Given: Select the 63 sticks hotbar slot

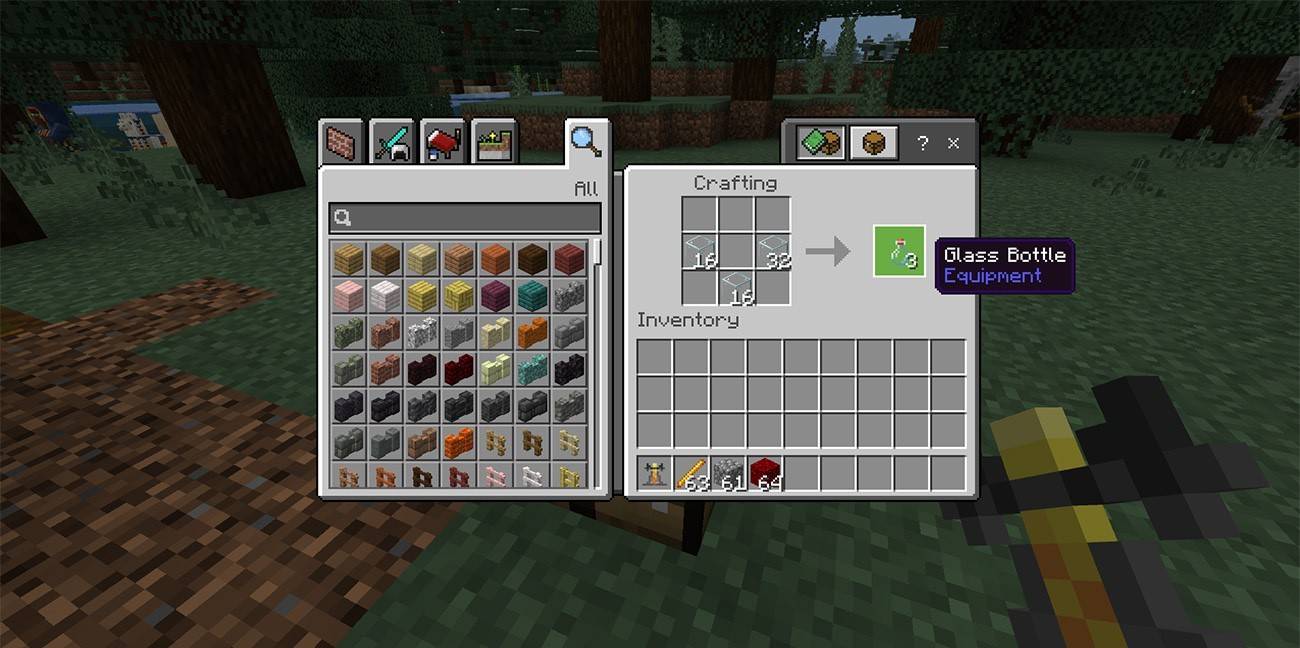Looking at the screenshot, I should point(692,473).
